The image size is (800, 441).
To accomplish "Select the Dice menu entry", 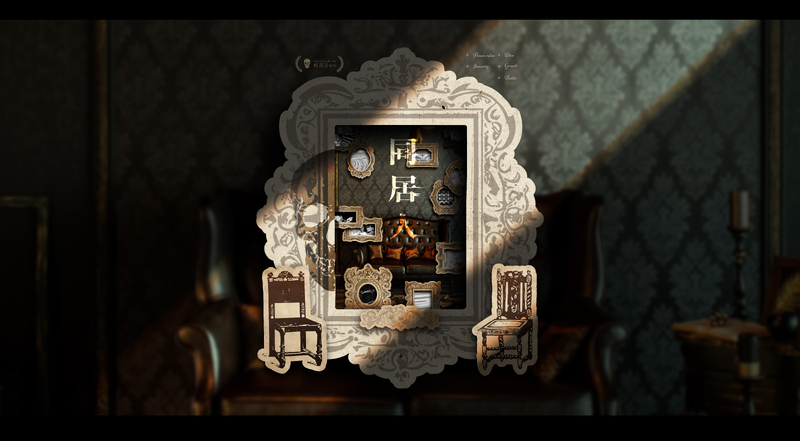I will pos(510,56).
